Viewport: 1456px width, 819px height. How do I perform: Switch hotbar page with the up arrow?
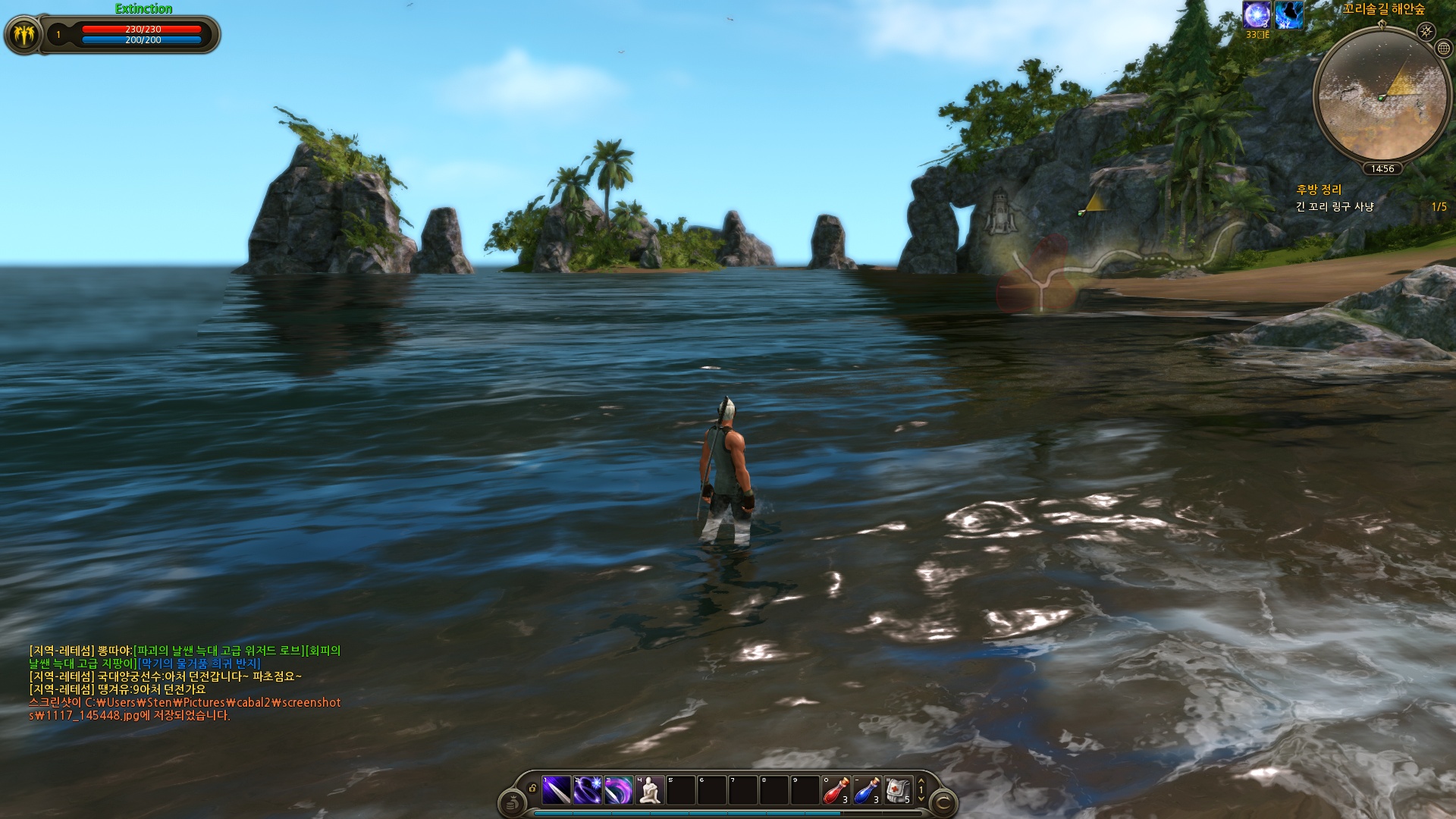click(921, 781)
